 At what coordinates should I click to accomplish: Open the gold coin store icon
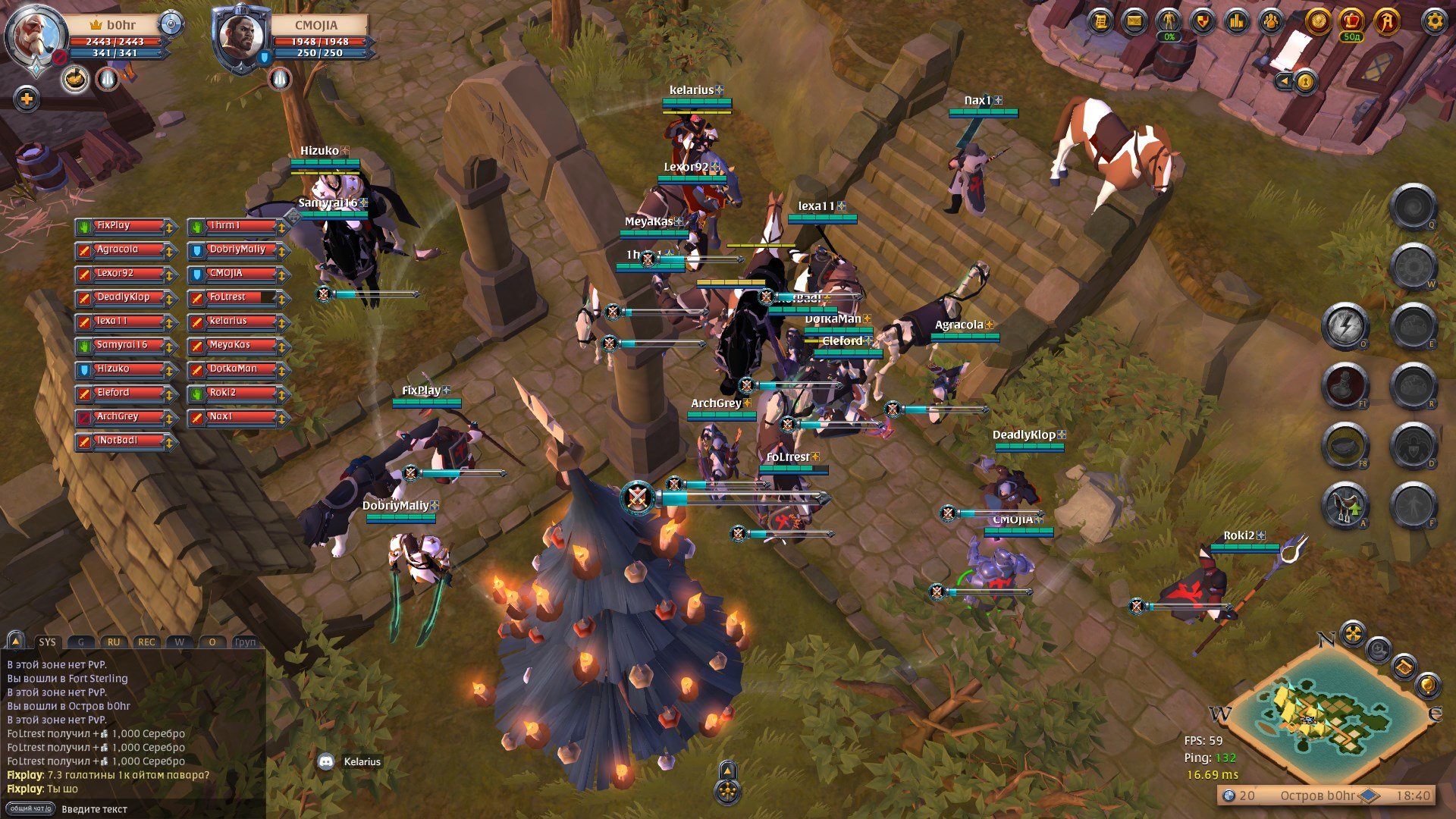pos(1318,21)
